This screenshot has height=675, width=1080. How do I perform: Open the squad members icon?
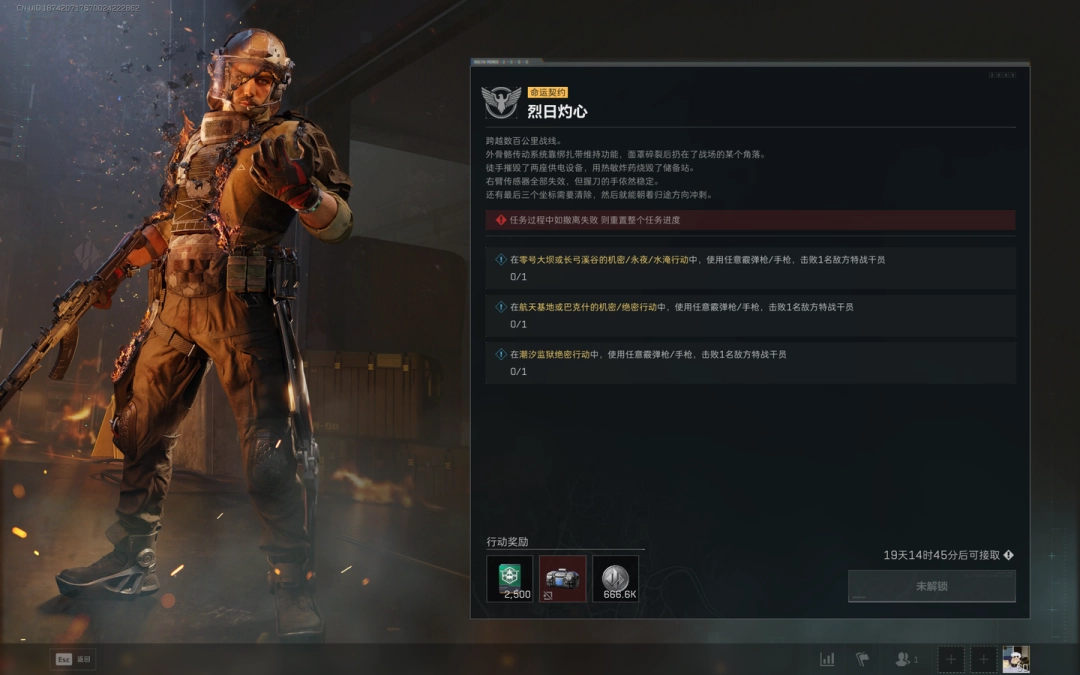click(906, 659)
